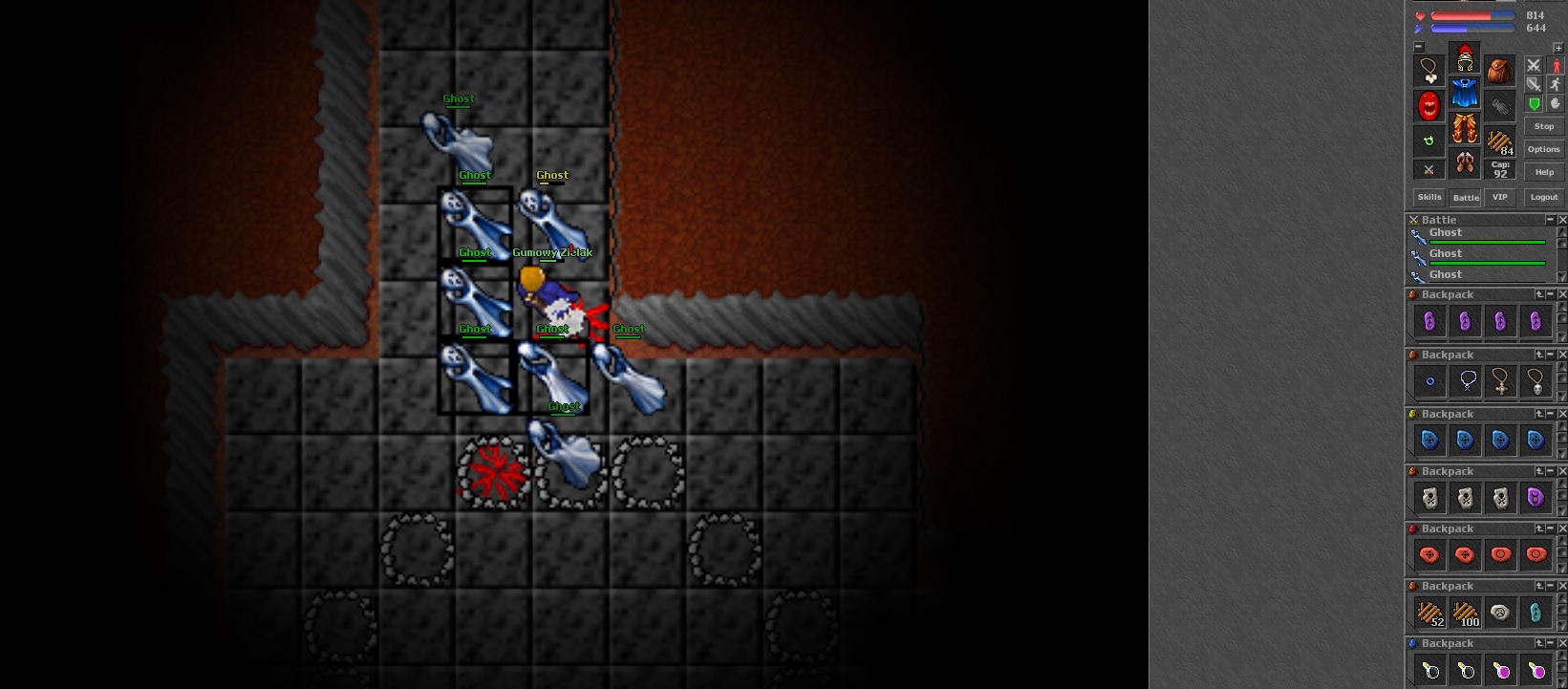Select the ammunition slot with 84 bolts
Screen dimensions: 1568x689
coord(1500,141)
